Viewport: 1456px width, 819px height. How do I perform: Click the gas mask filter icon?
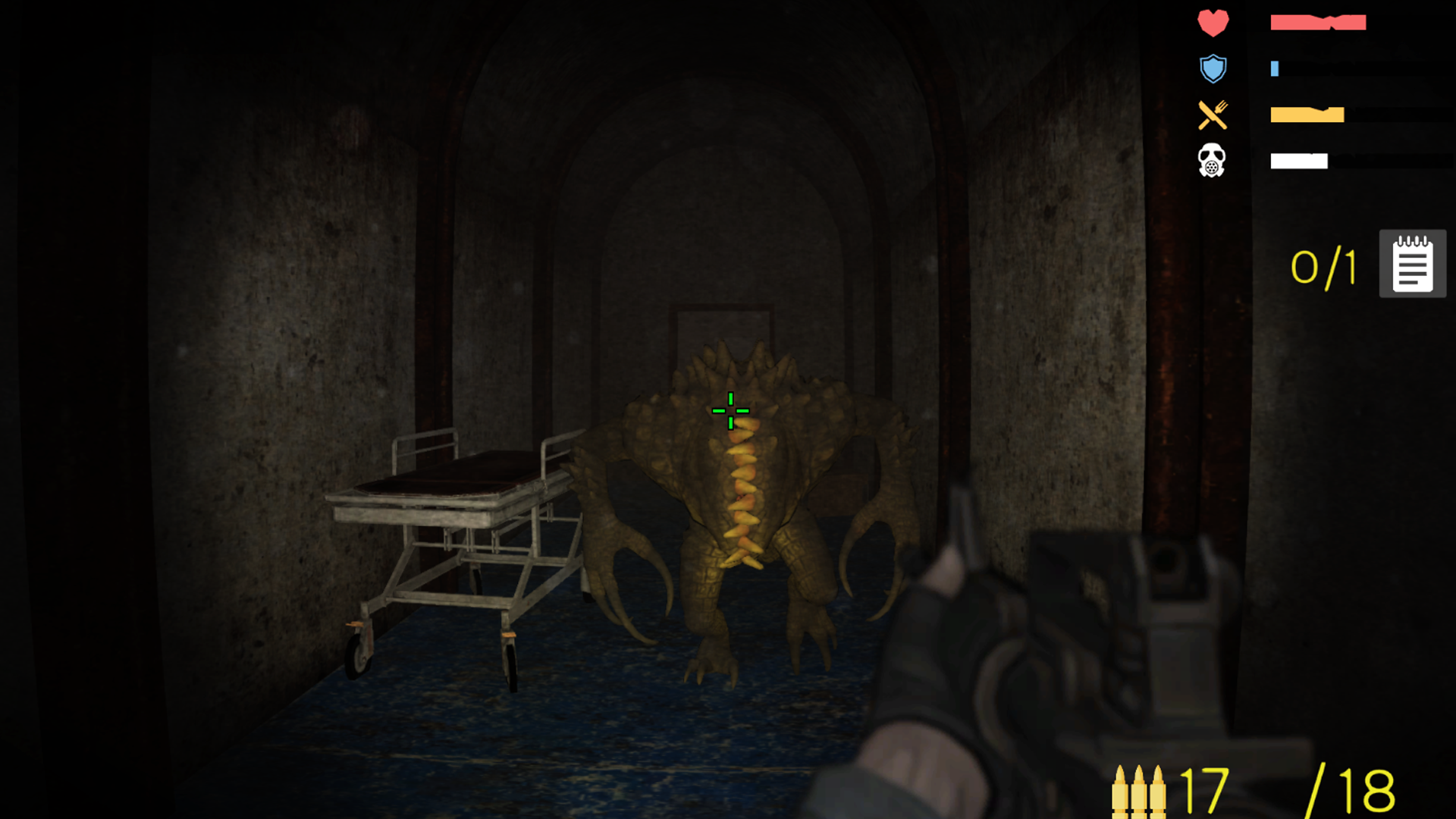click(1213, 162)
